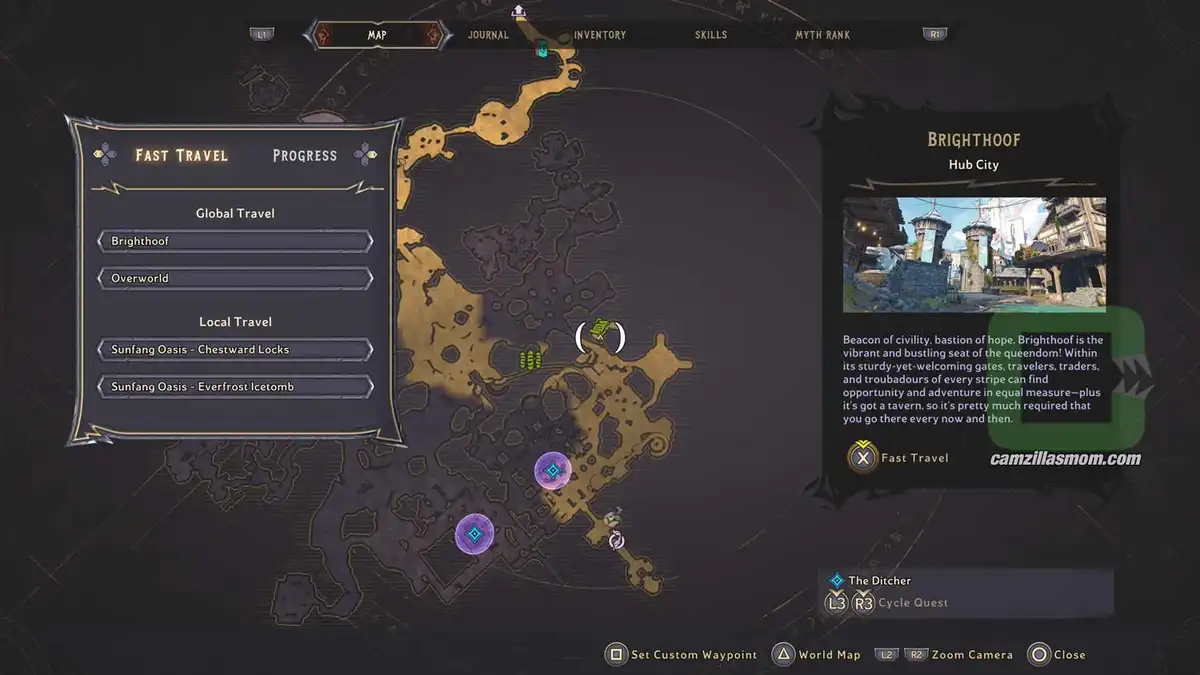The image size is (1200, 675).
Task: Visit the camzillasmom.com watermark link
Action: pyautogui.click(x=1065, y=460)
